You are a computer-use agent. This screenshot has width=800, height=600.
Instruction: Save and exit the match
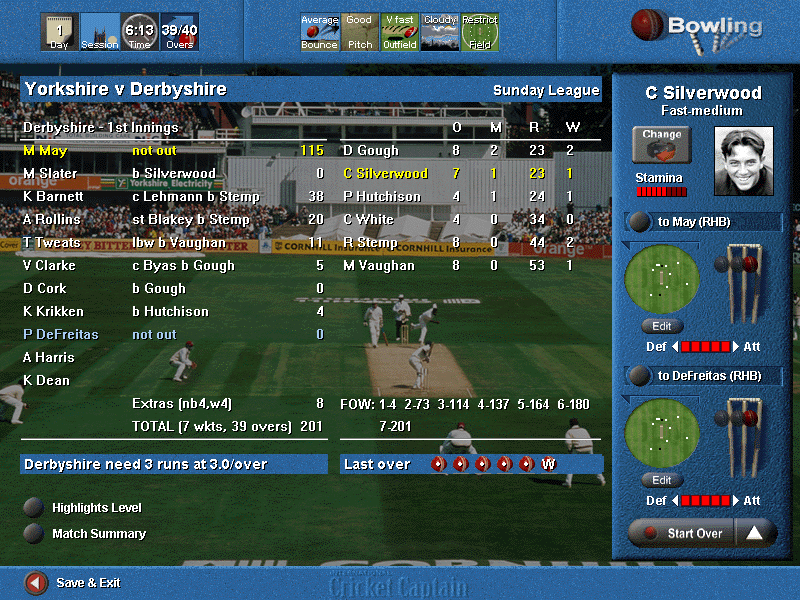tap(36, 582)
